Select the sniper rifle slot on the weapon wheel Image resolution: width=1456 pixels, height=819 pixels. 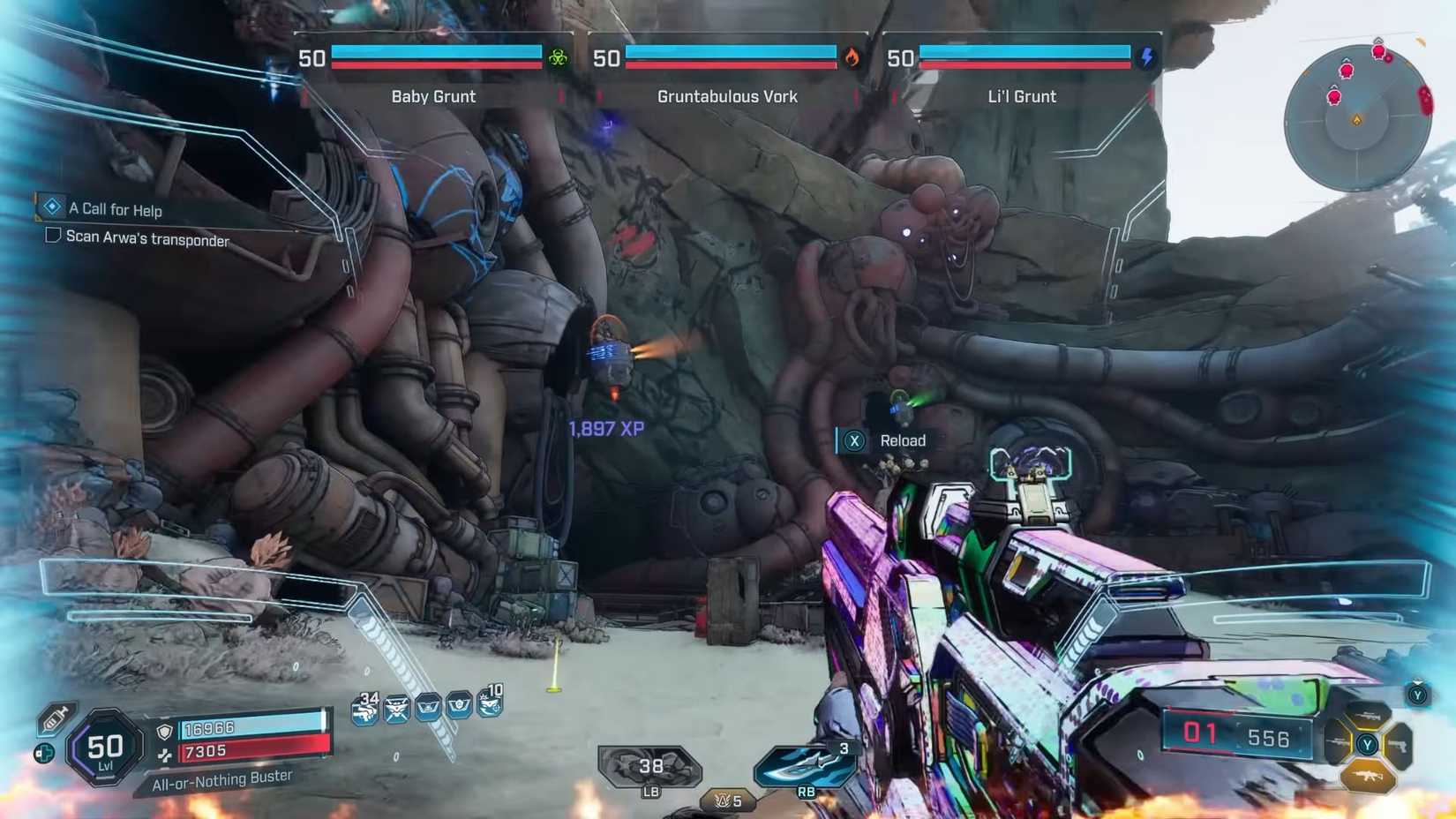(1339, 742)
